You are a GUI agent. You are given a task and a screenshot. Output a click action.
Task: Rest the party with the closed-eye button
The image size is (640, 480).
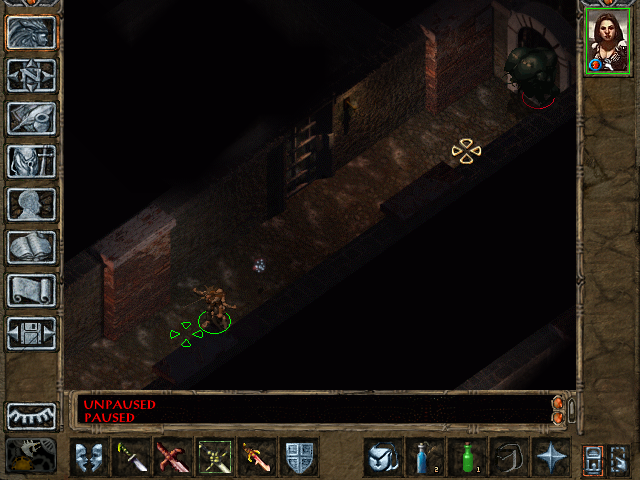pos(31,415)
